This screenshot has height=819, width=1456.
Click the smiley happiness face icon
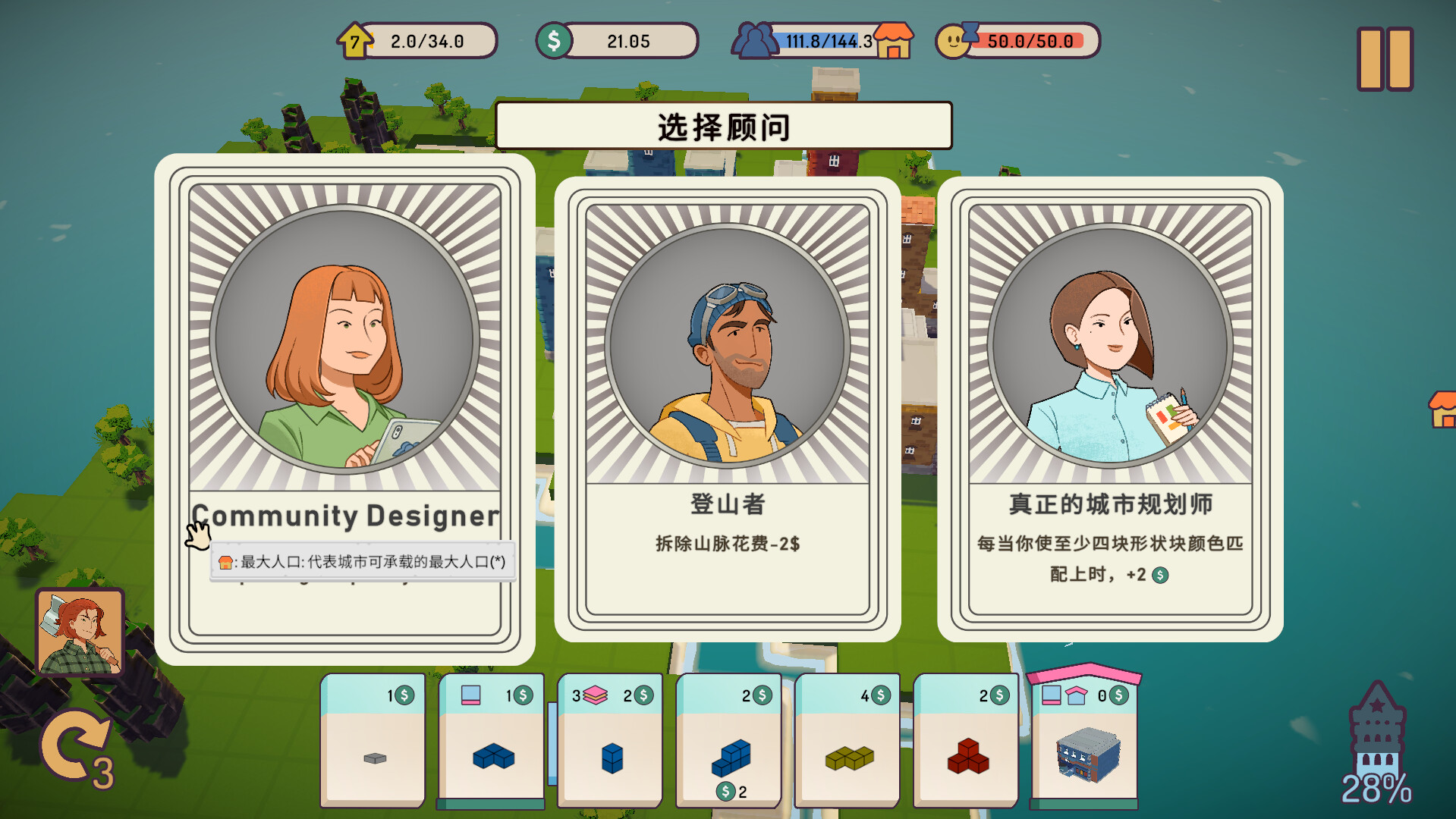(955, 41)
